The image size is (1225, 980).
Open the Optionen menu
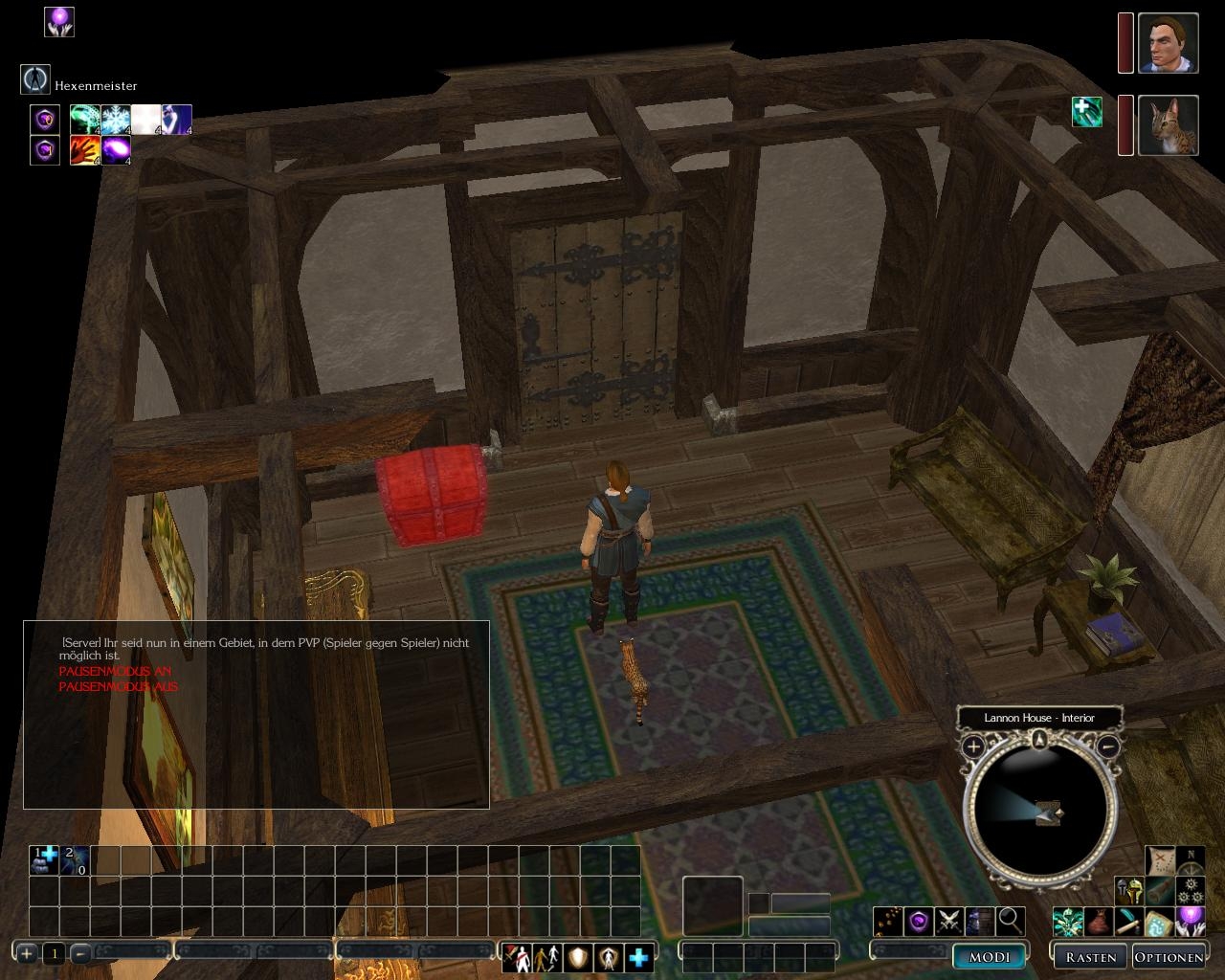point(1168,956)
